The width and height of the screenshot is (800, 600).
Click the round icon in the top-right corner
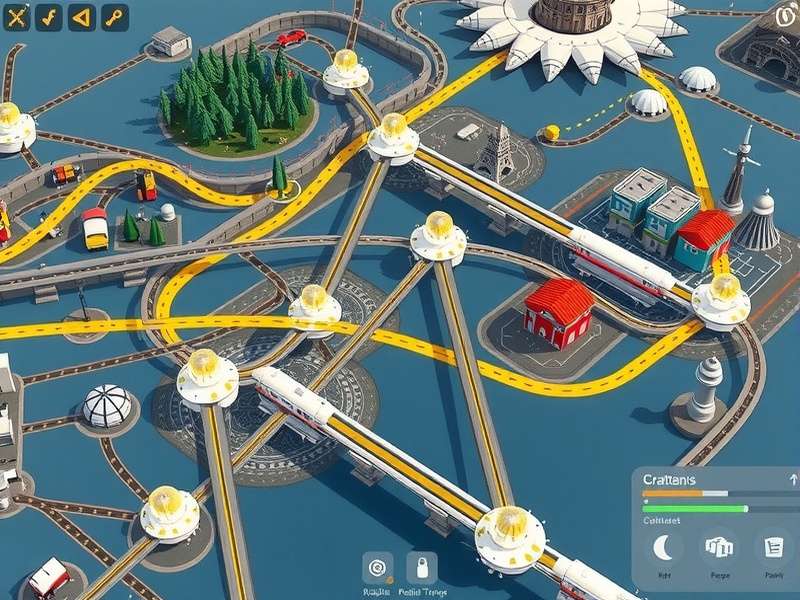[x=787, y=16]
